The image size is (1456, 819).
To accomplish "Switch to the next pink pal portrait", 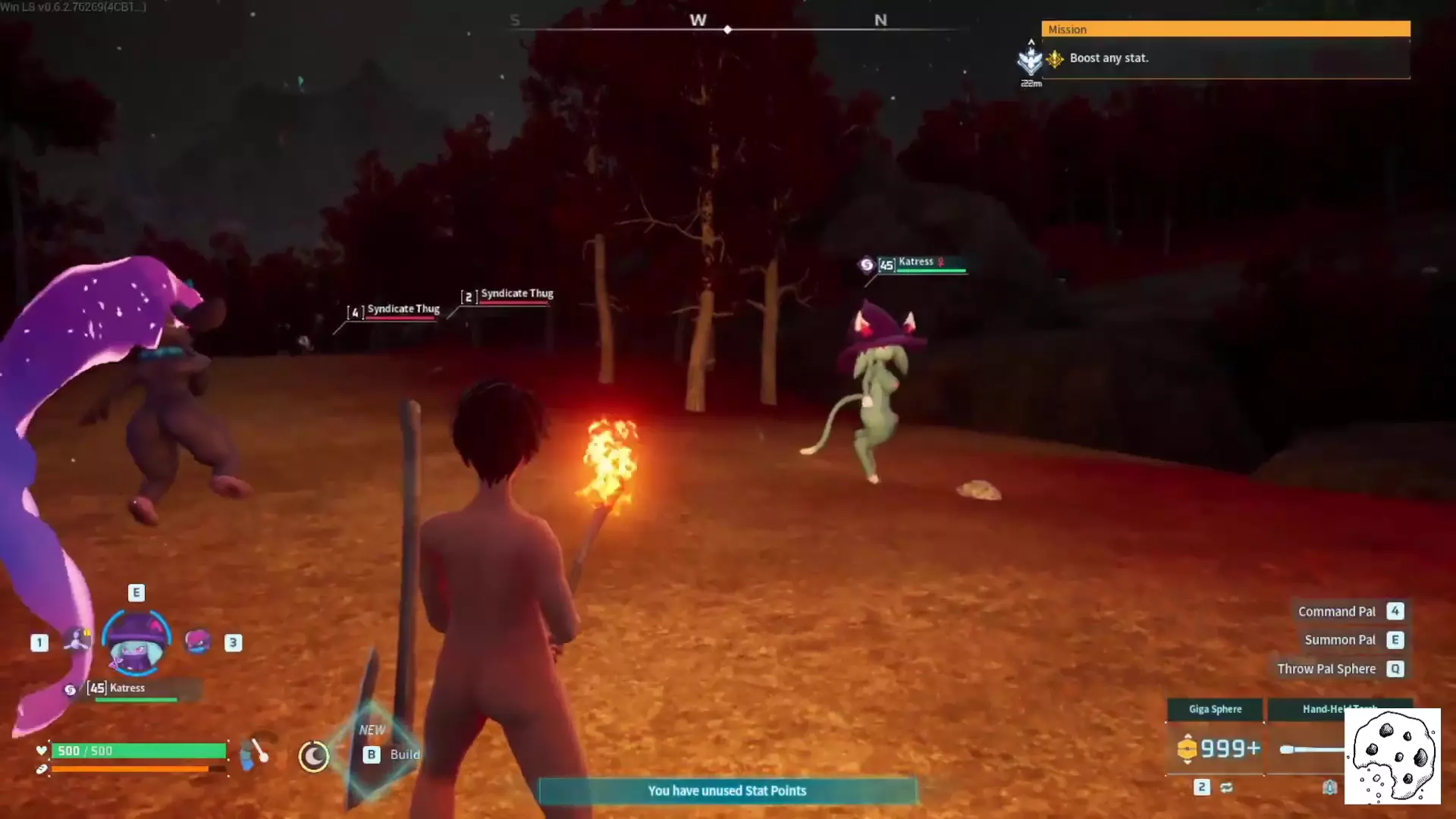I will [198, 642].
